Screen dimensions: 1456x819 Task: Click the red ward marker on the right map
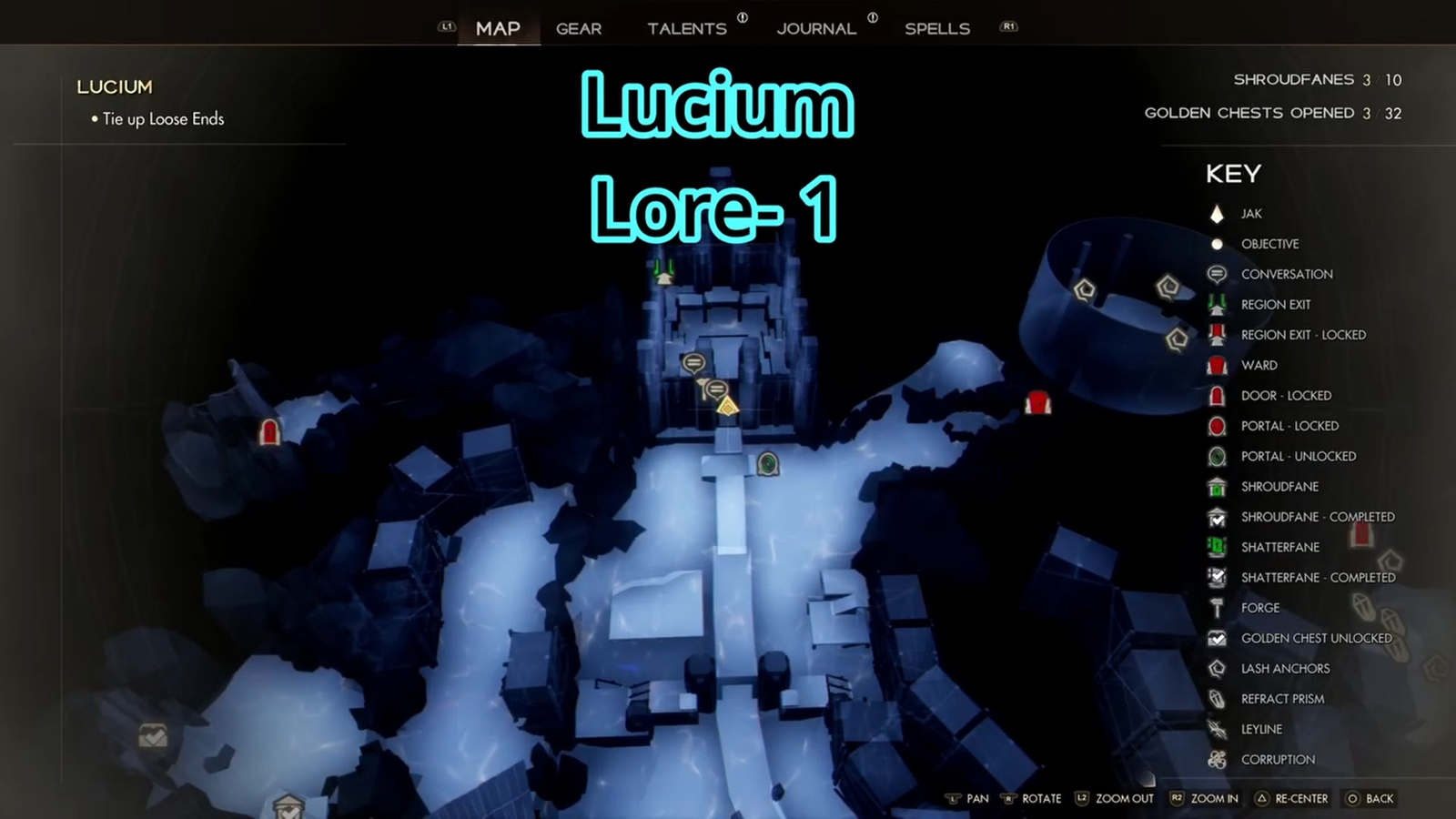pyautogui.click(x=1038, y=403)
